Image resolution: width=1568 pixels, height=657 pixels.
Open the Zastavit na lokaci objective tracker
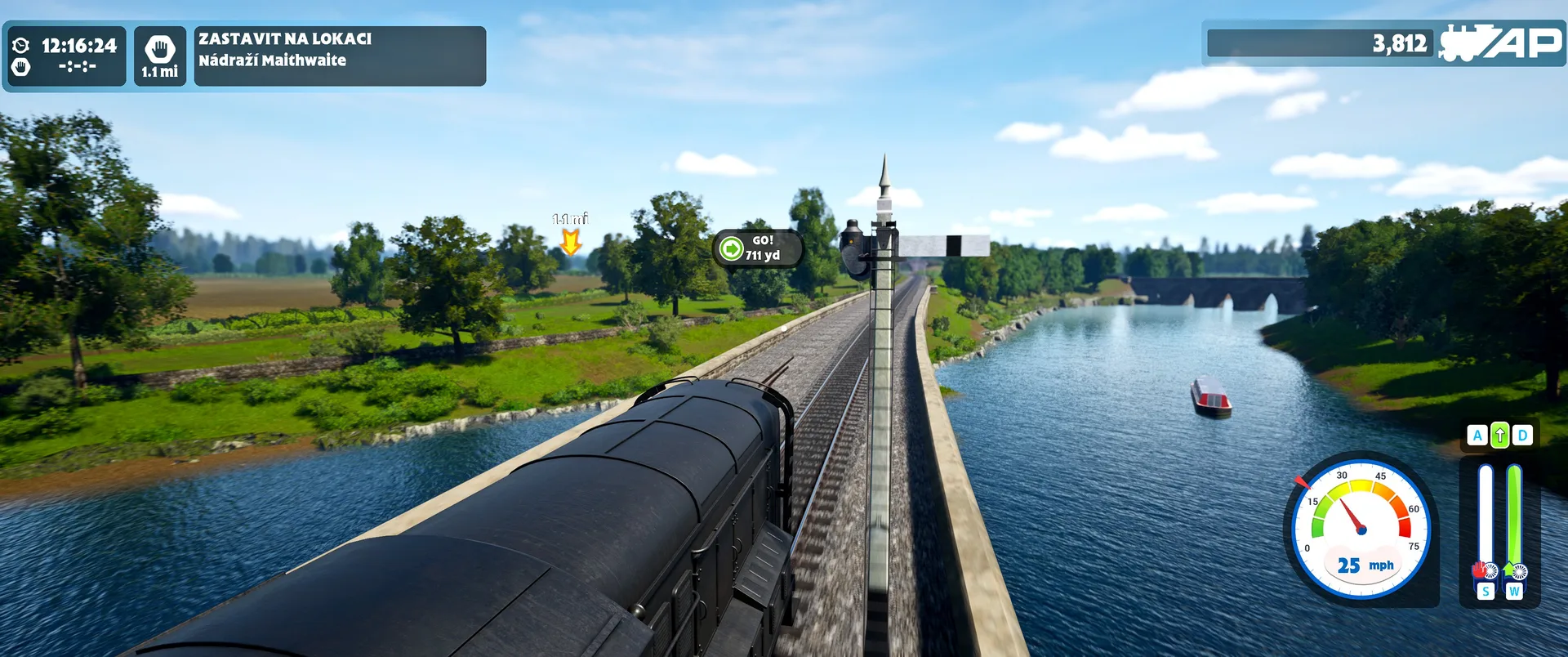(339, 56)
